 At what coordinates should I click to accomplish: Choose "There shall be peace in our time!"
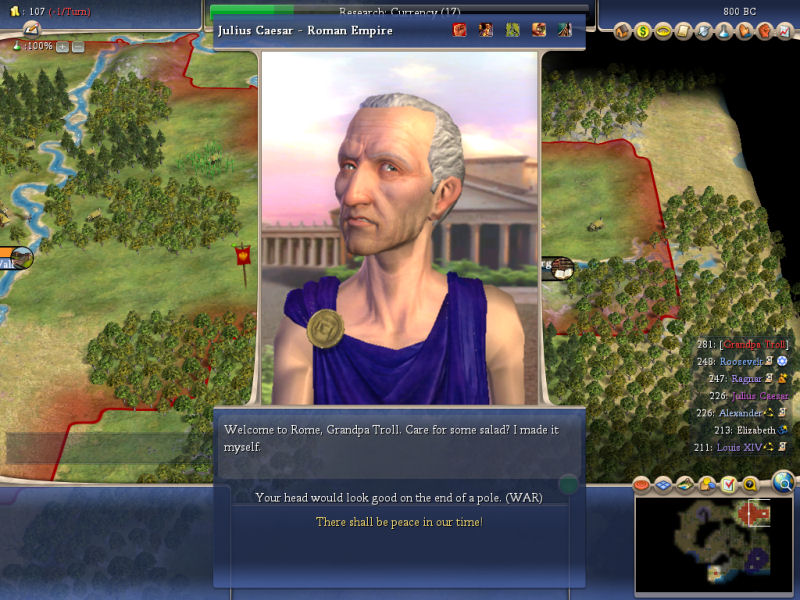point(399,522)
